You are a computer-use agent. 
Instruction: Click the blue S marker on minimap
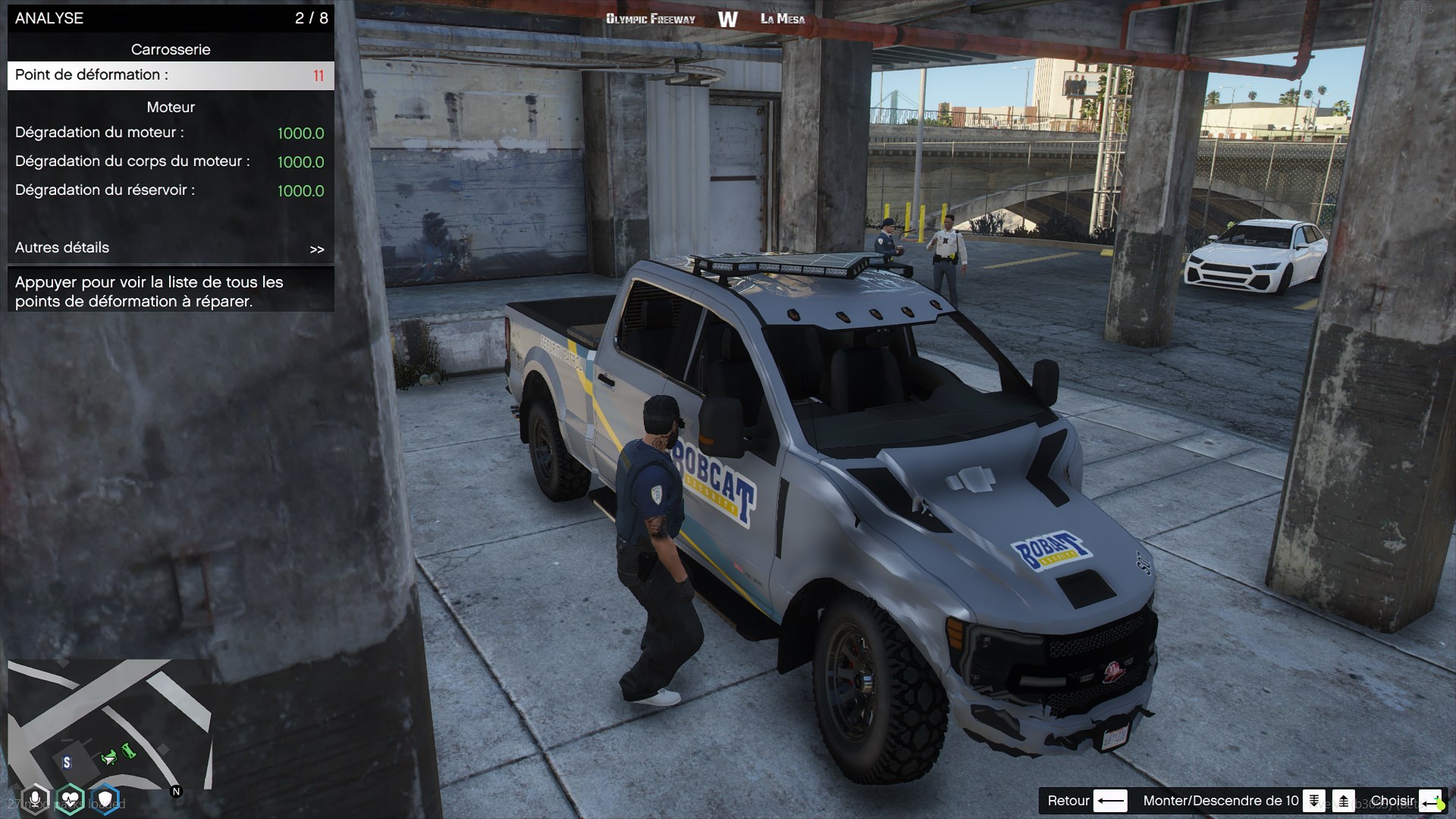click(67, 763)
